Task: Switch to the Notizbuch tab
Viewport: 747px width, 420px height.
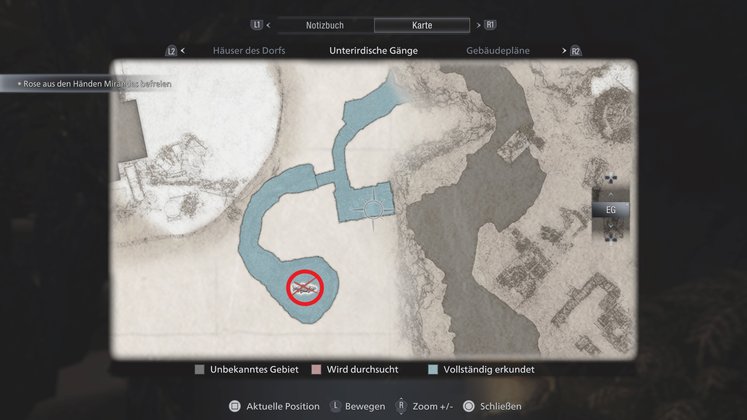Action: [323, 25]
